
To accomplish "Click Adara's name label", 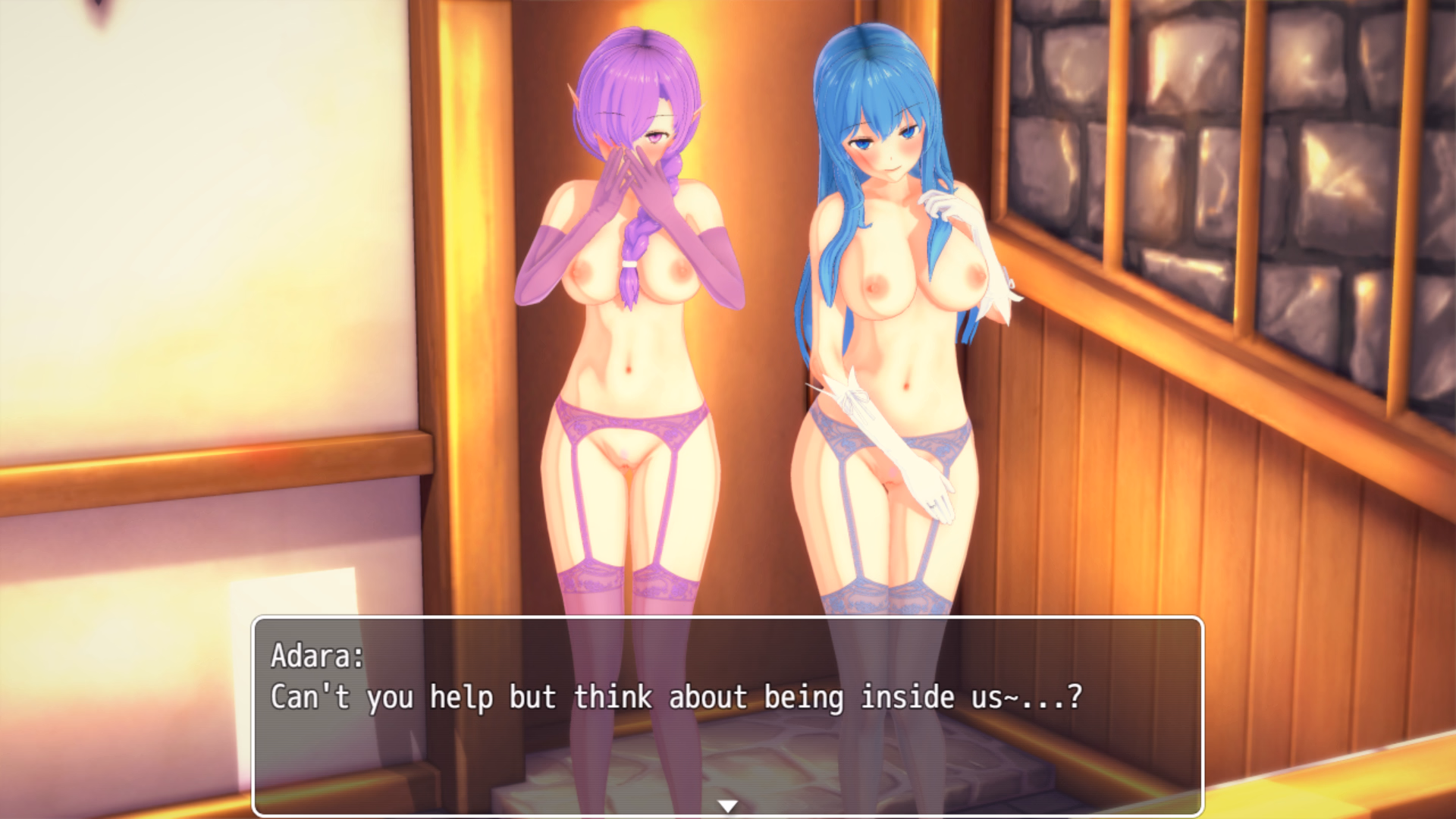I will [314, 657].
